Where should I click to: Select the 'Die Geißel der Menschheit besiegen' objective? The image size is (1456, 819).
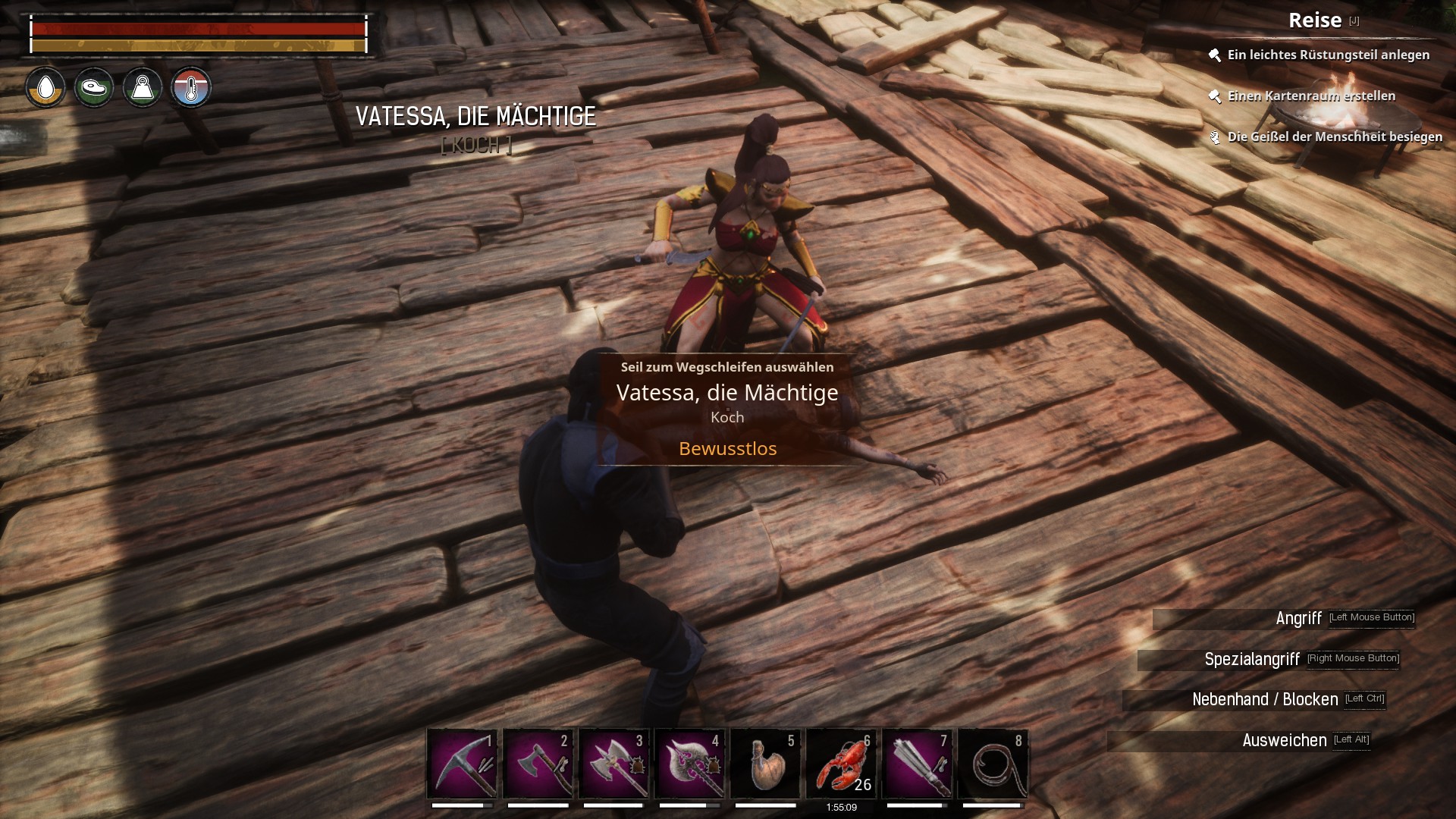[1335, 136]
